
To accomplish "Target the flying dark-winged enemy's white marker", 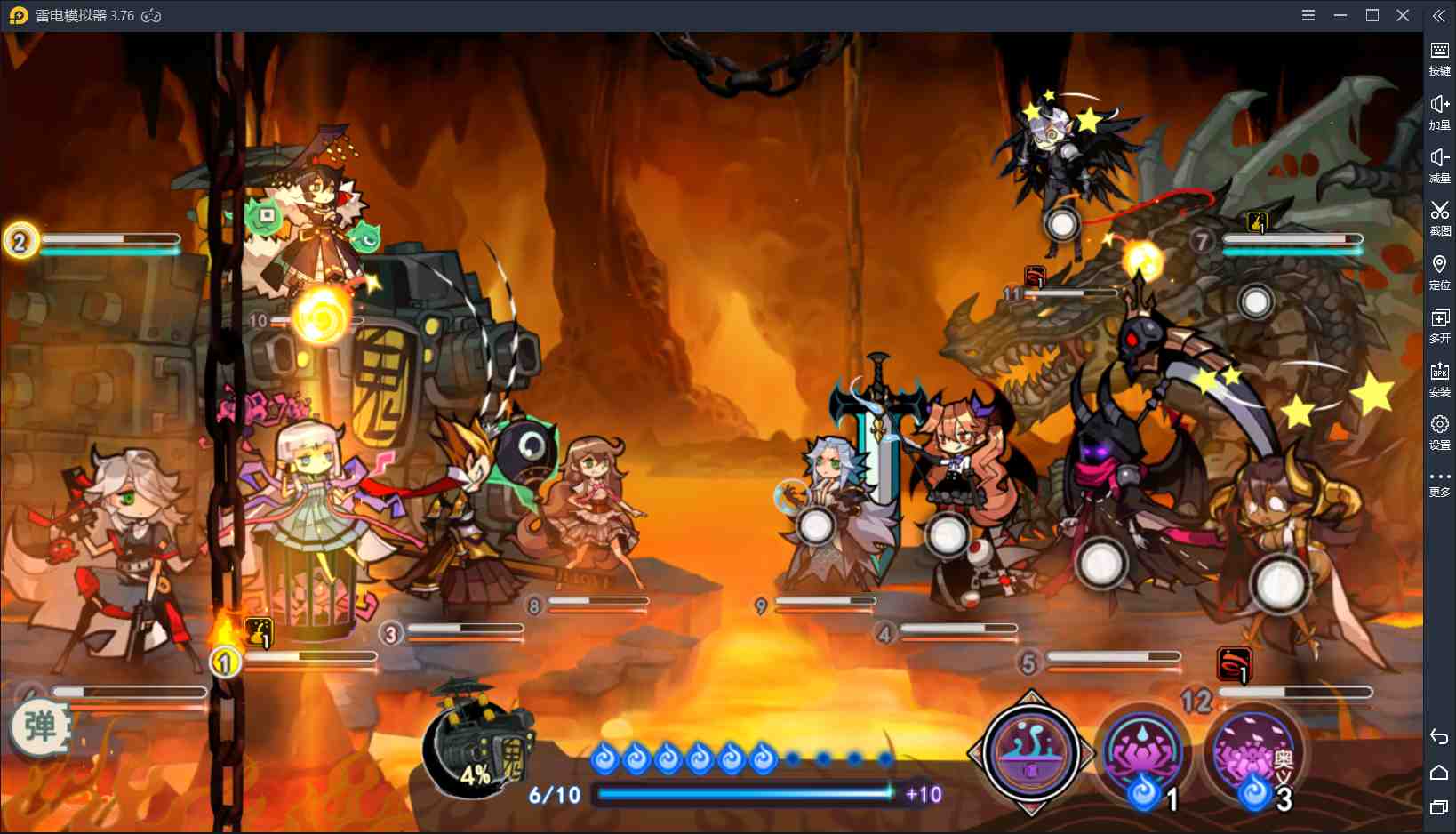I will (x=1062, y=224).
